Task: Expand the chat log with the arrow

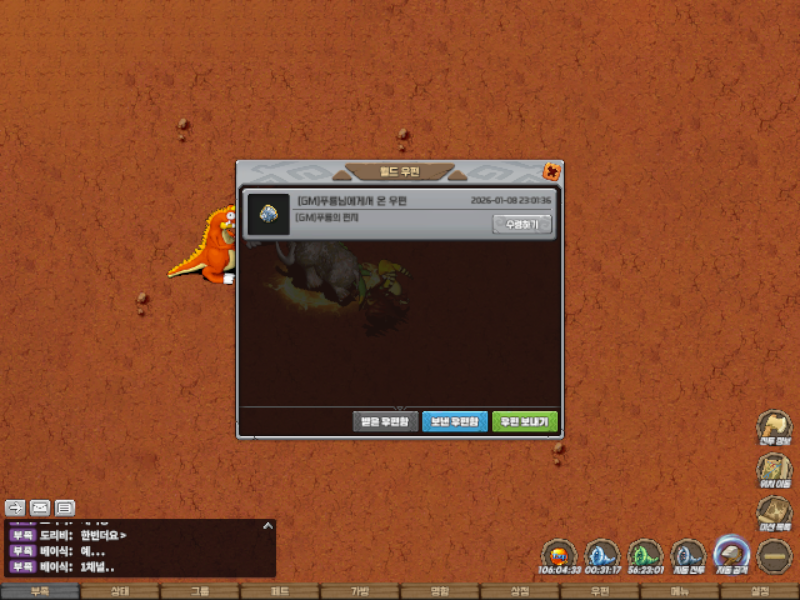Action: click(x=267, y=526)
